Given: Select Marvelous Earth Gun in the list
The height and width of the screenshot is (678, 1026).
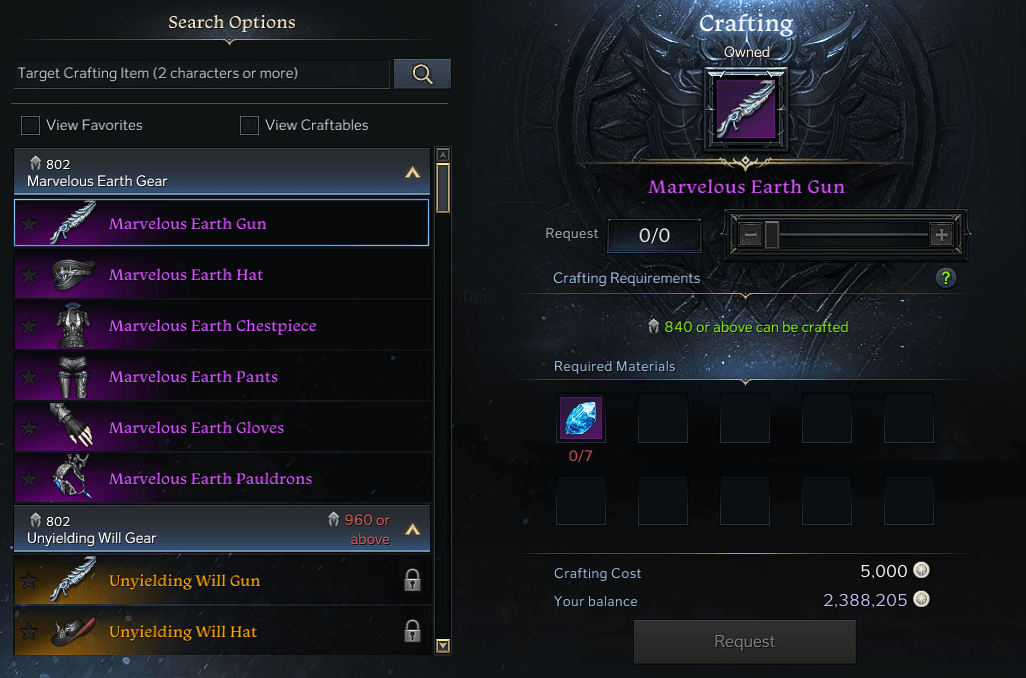Looking at the screenshot, I should pos(188,223).
